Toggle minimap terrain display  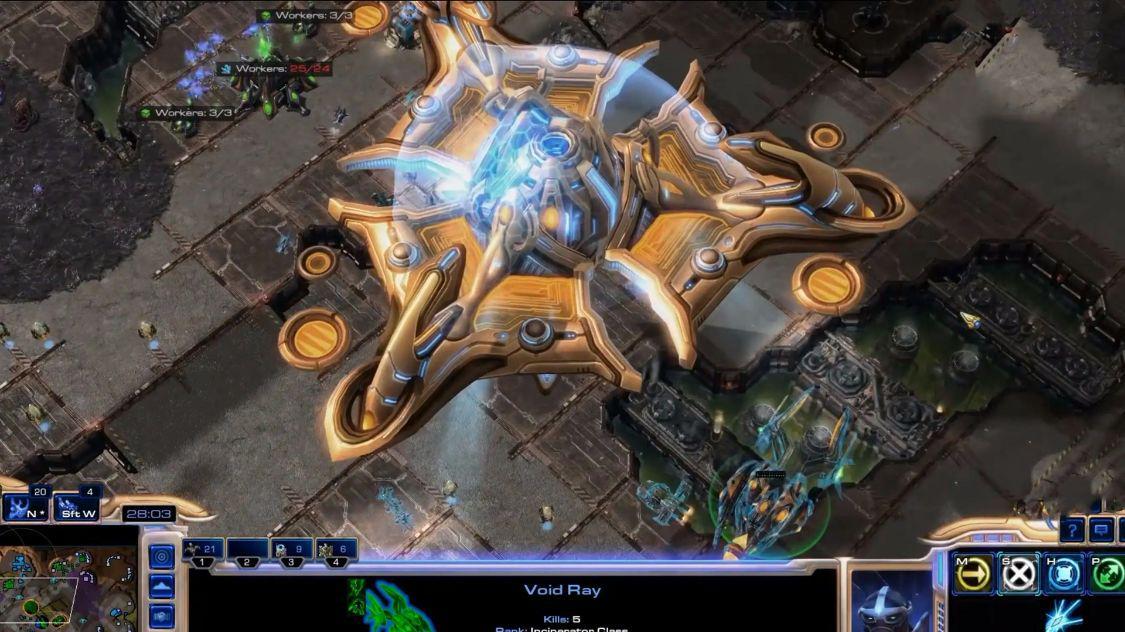[161, 586]
